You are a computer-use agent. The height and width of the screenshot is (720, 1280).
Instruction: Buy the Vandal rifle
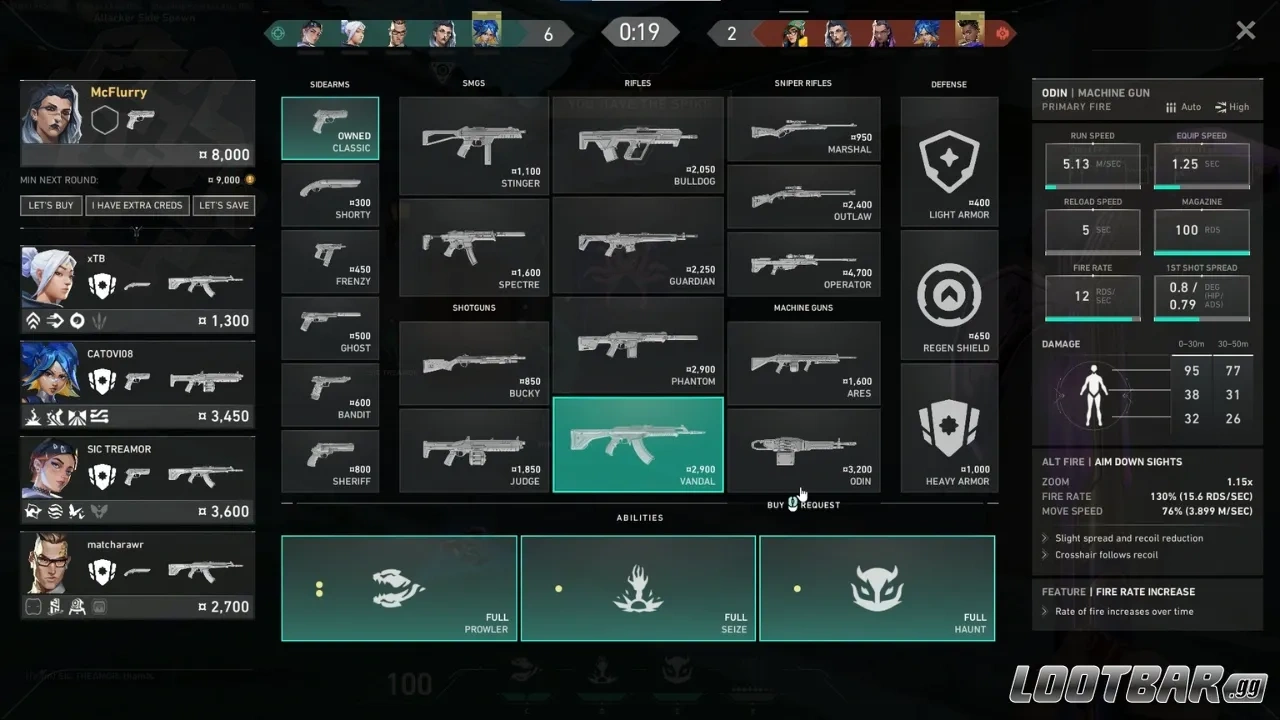click(638, 445)
